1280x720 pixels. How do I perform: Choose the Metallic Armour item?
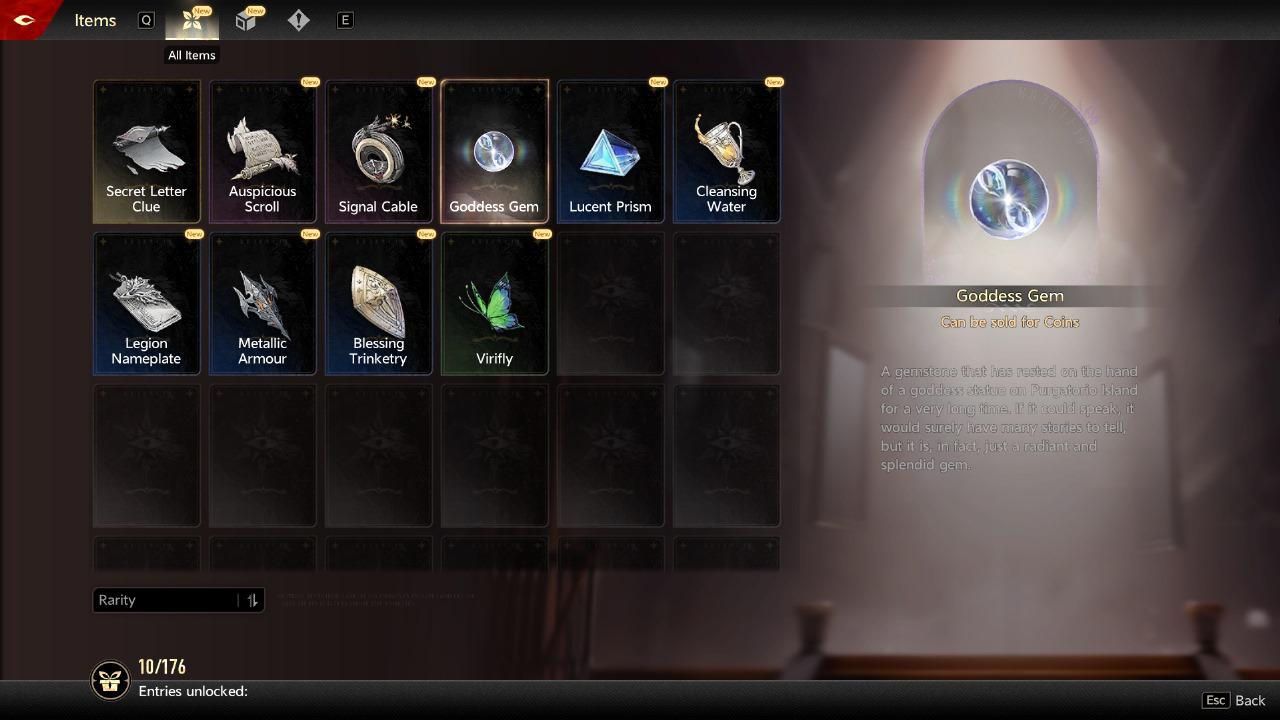point(262,303)
